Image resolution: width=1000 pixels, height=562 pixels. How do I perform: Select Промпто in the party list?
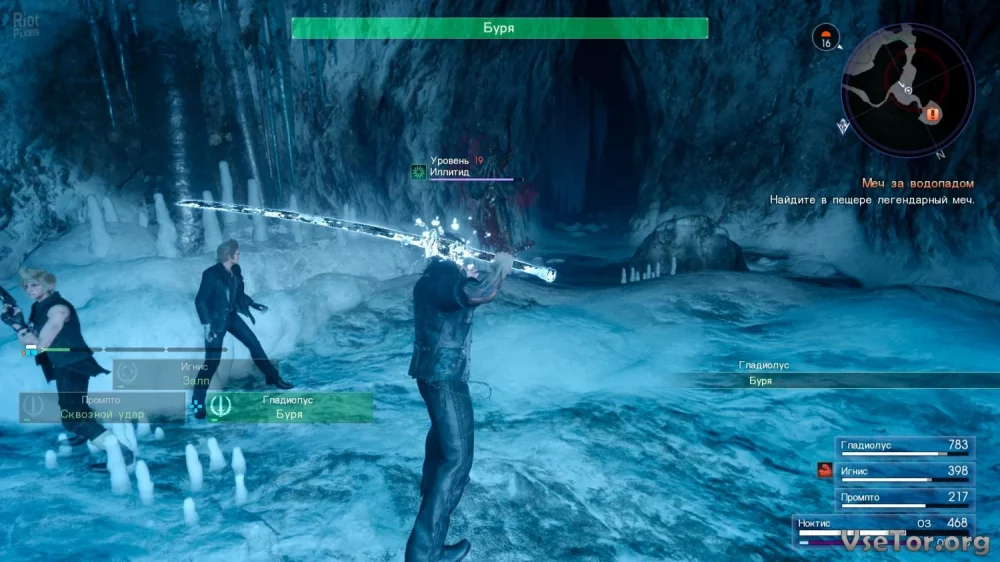[903, 498]
